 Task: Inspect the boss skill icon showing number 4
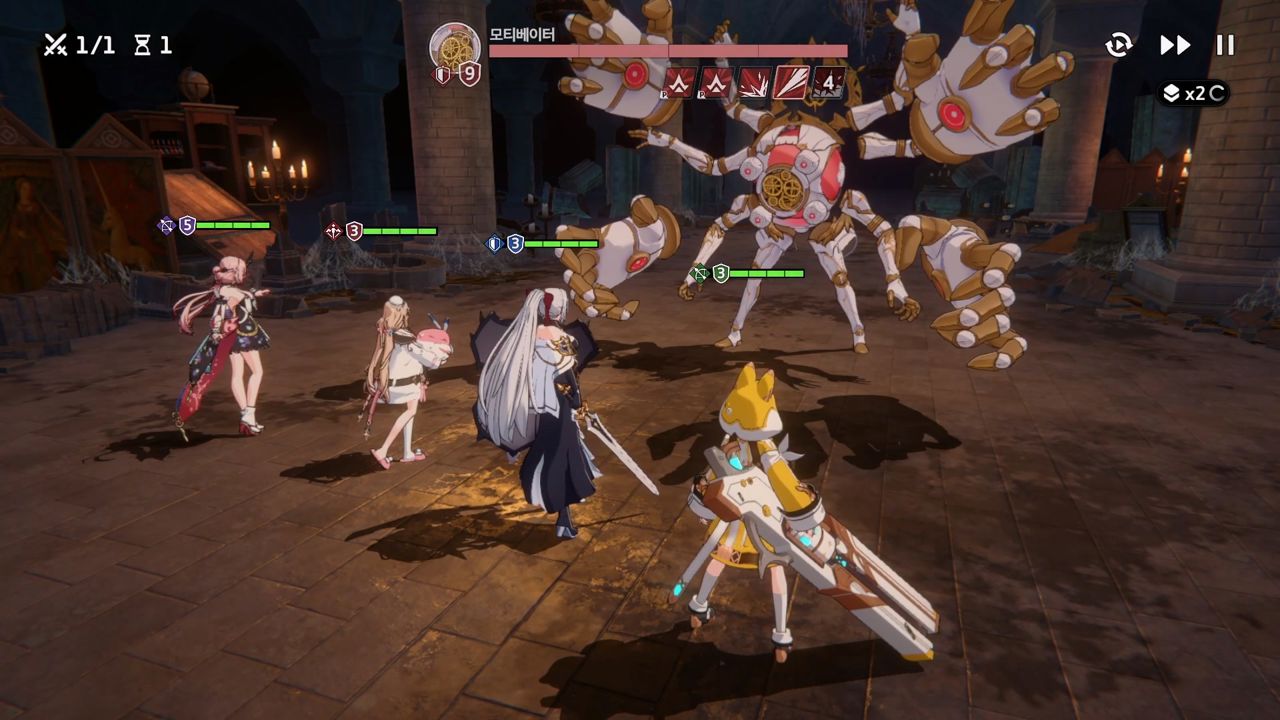tap(828, 82)
